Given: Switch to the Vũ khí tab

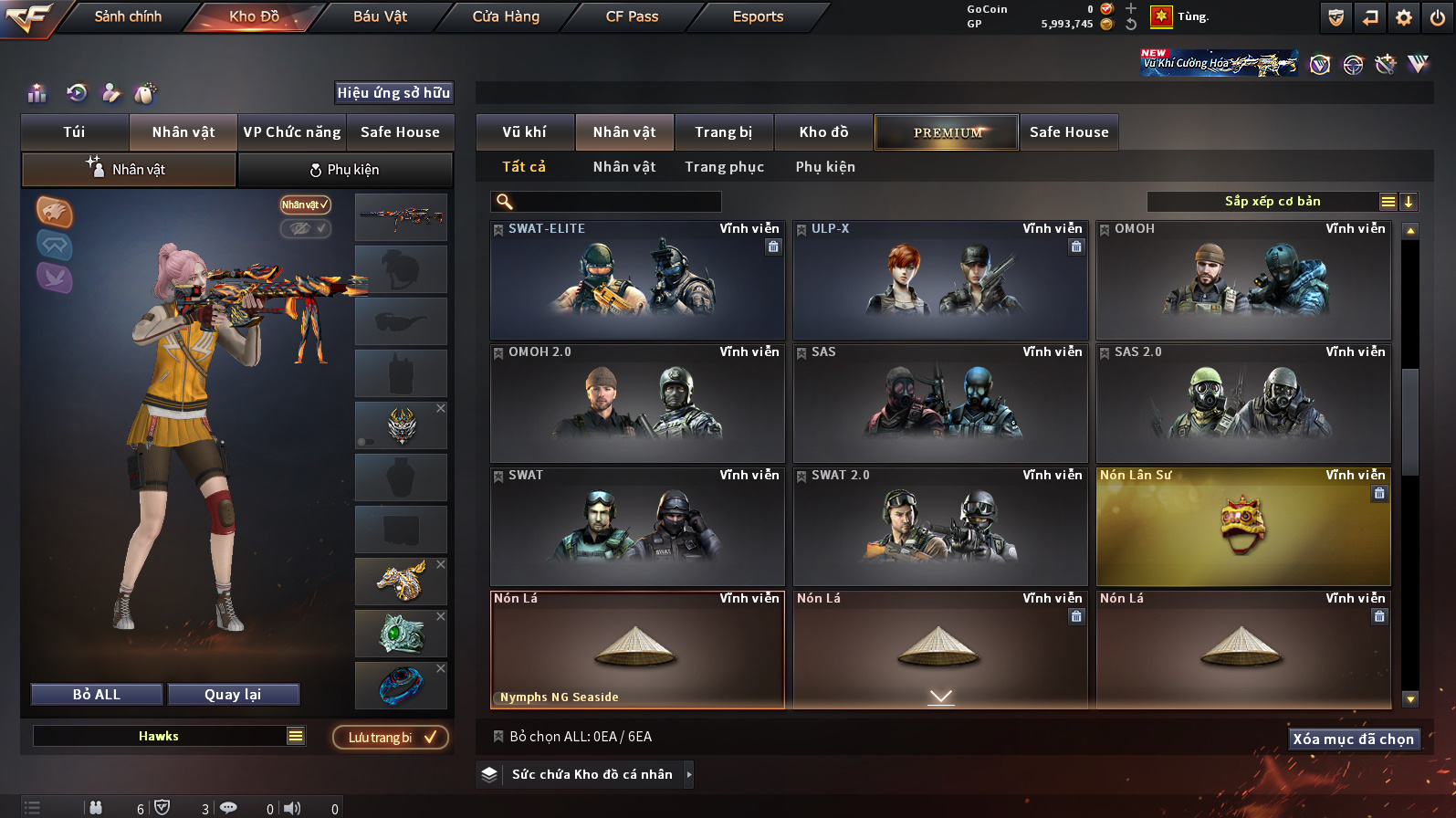Looking at the screenshot, I should pos(524,132).
